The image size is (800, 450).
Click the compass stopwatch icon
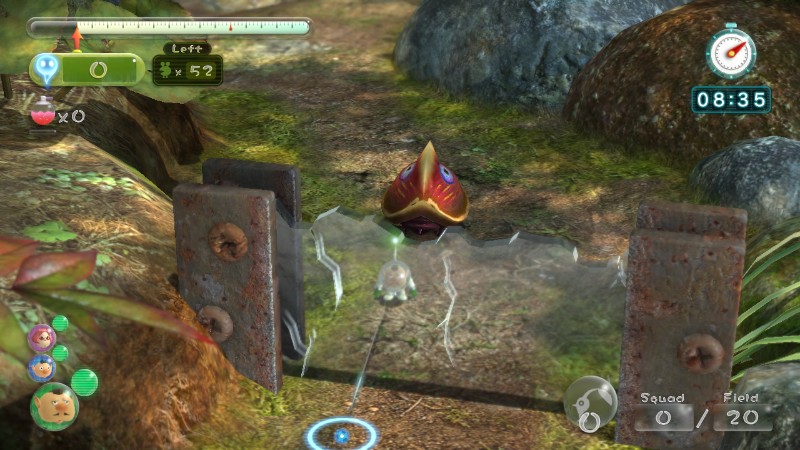coord(731,52)
